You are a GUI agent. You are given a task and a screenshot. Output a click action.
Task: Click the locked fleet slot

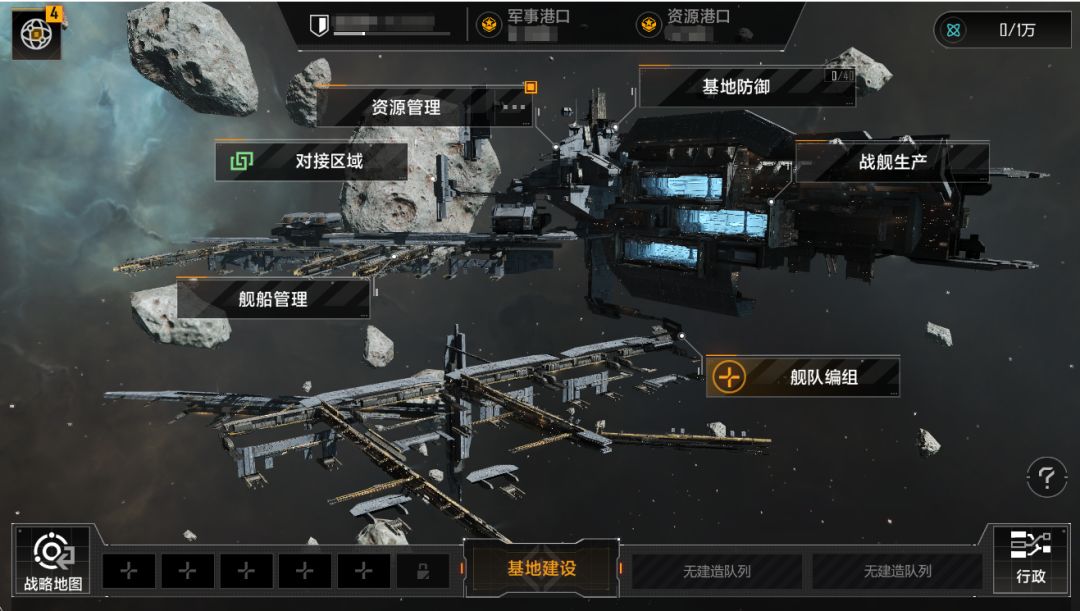click(x=422, y=572)
